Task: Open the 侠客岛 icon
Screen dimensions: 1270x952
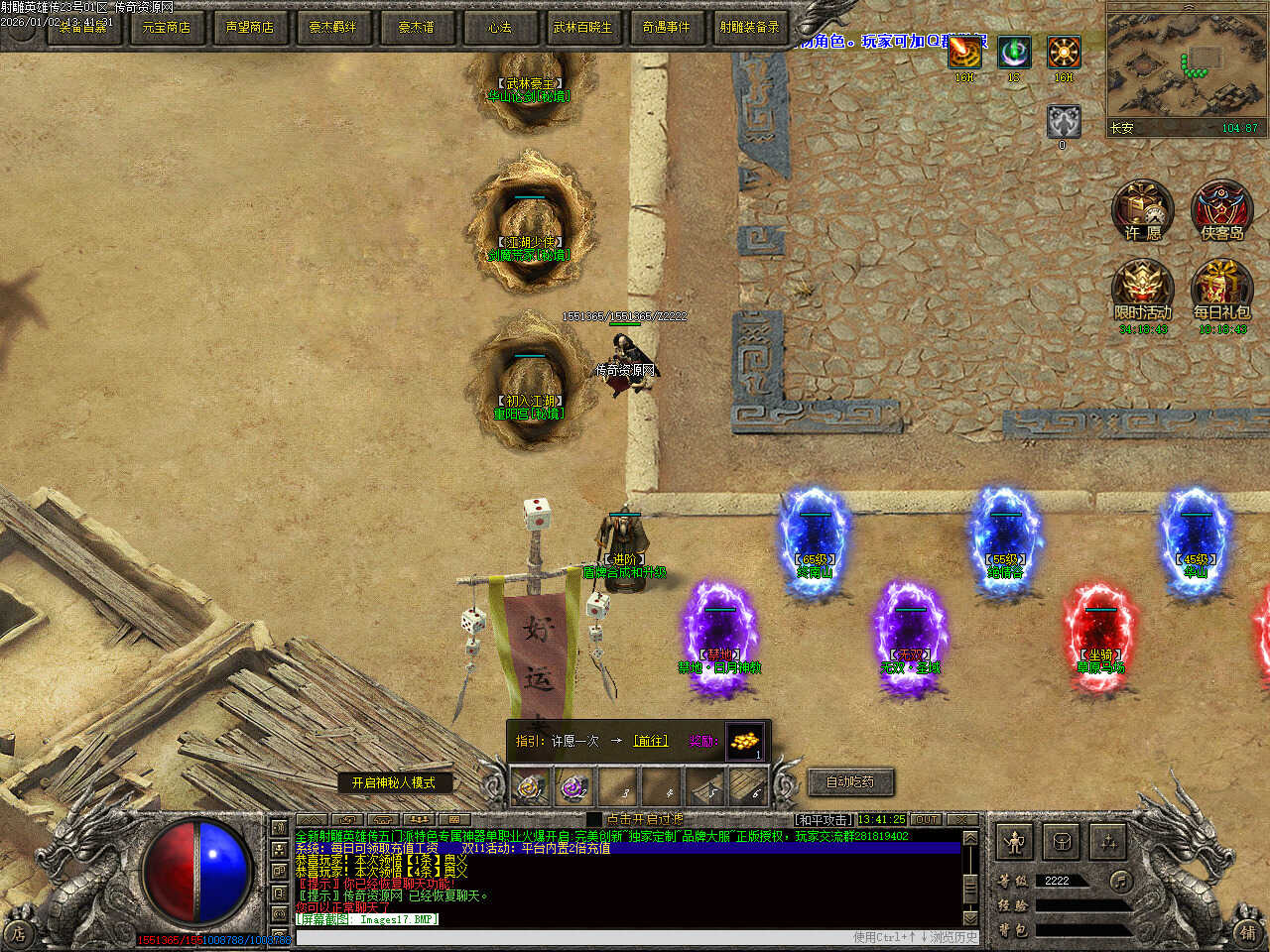Action: tap(1221, 212)
